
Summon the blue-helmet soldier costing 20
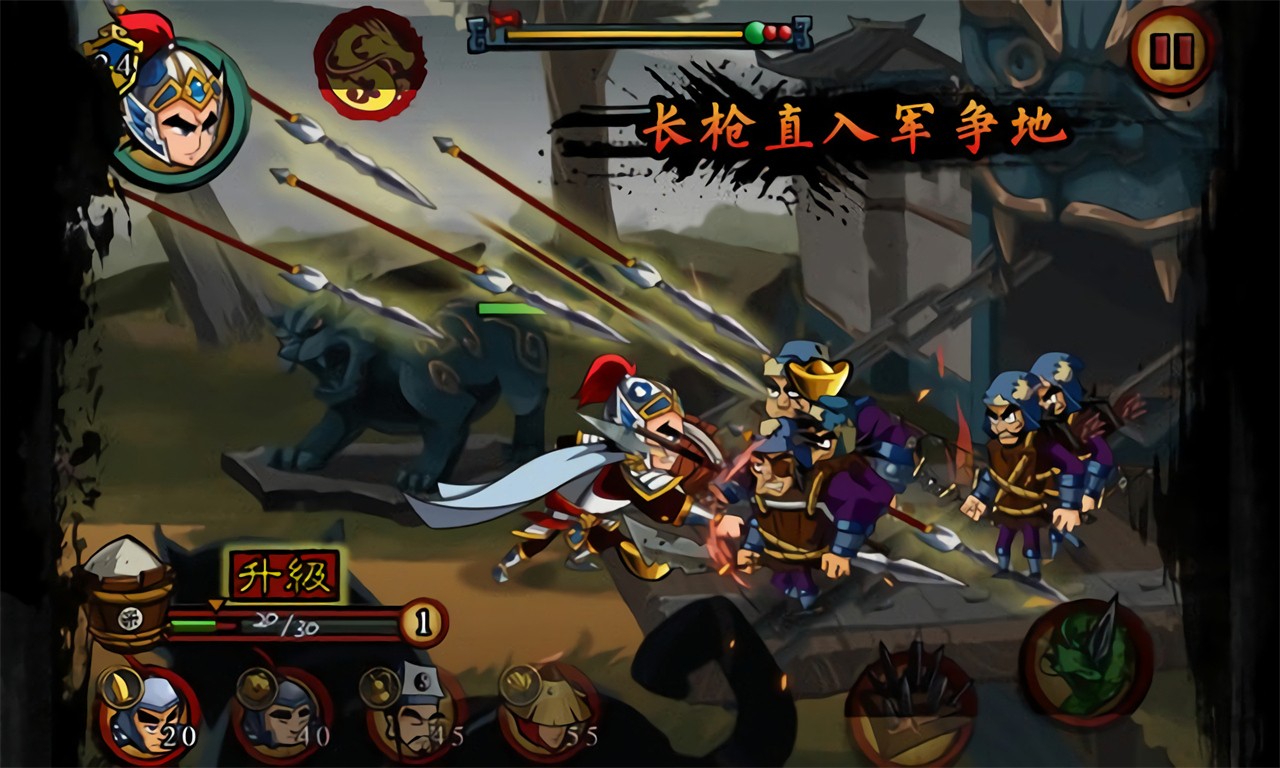click(x=150, y=714)
